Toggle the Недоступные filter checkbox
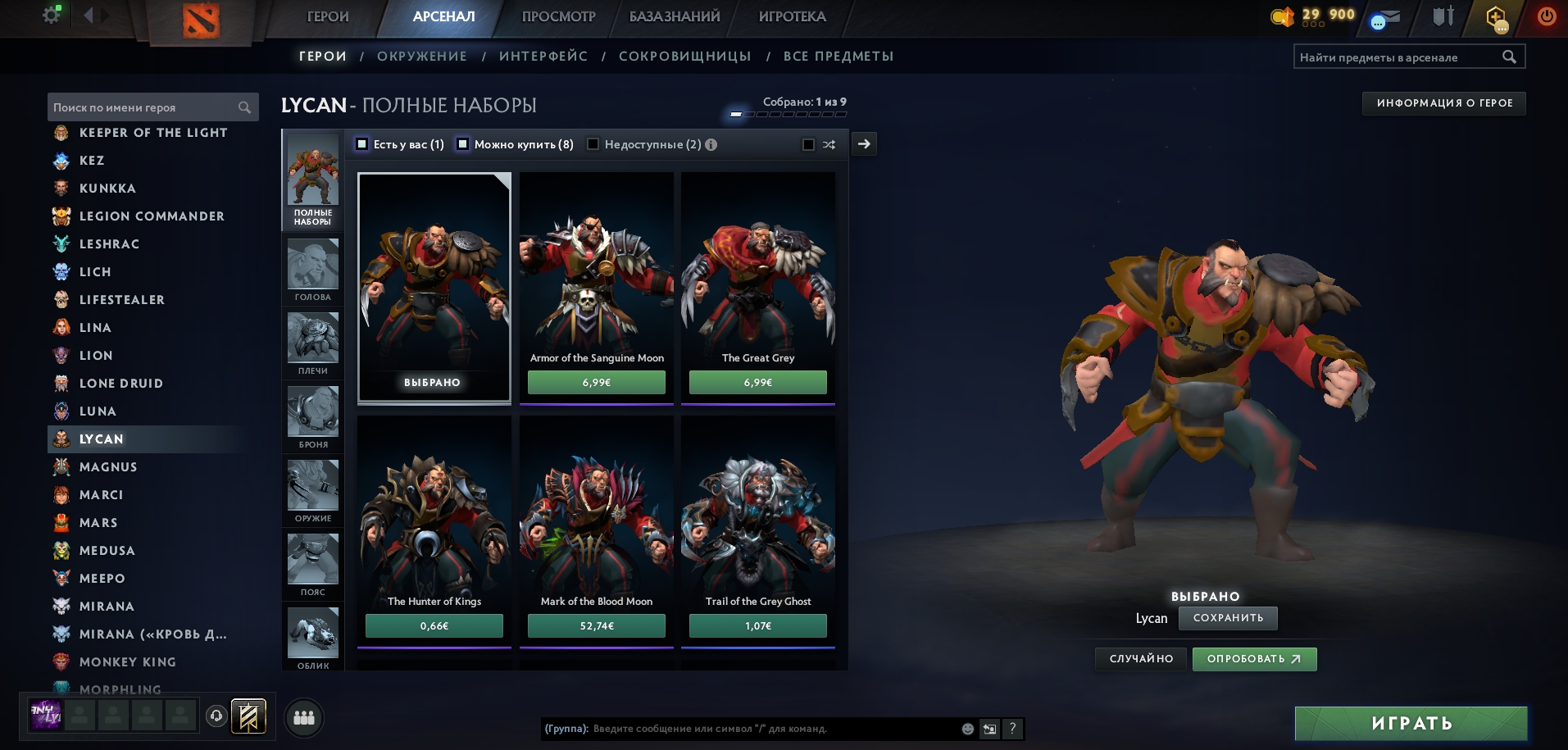This screenshot has width=1568, height=750. click(x=593, y=144)
